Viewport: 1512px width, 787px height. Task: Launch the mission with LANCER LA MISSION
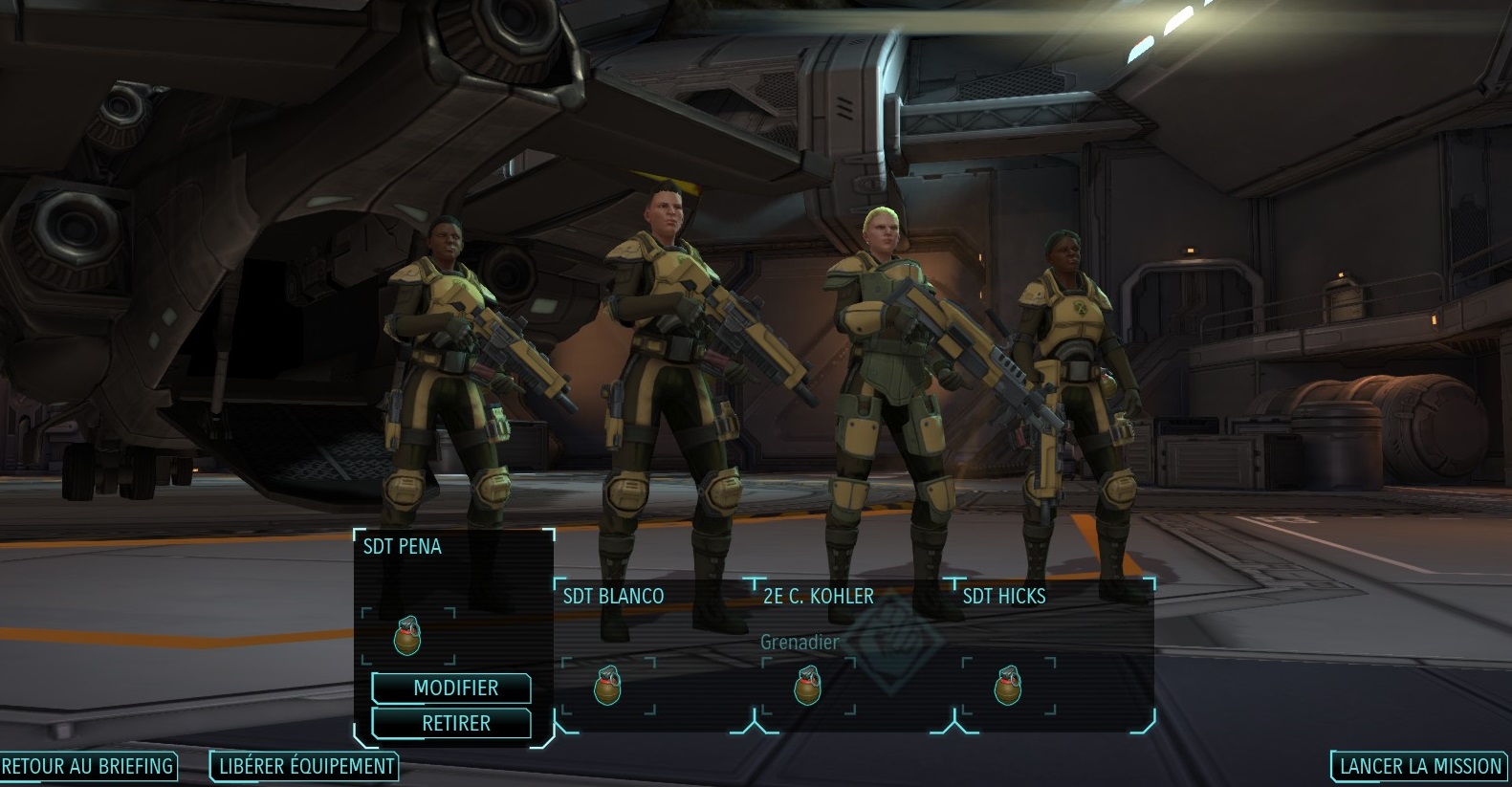[x=1419, y=766]
